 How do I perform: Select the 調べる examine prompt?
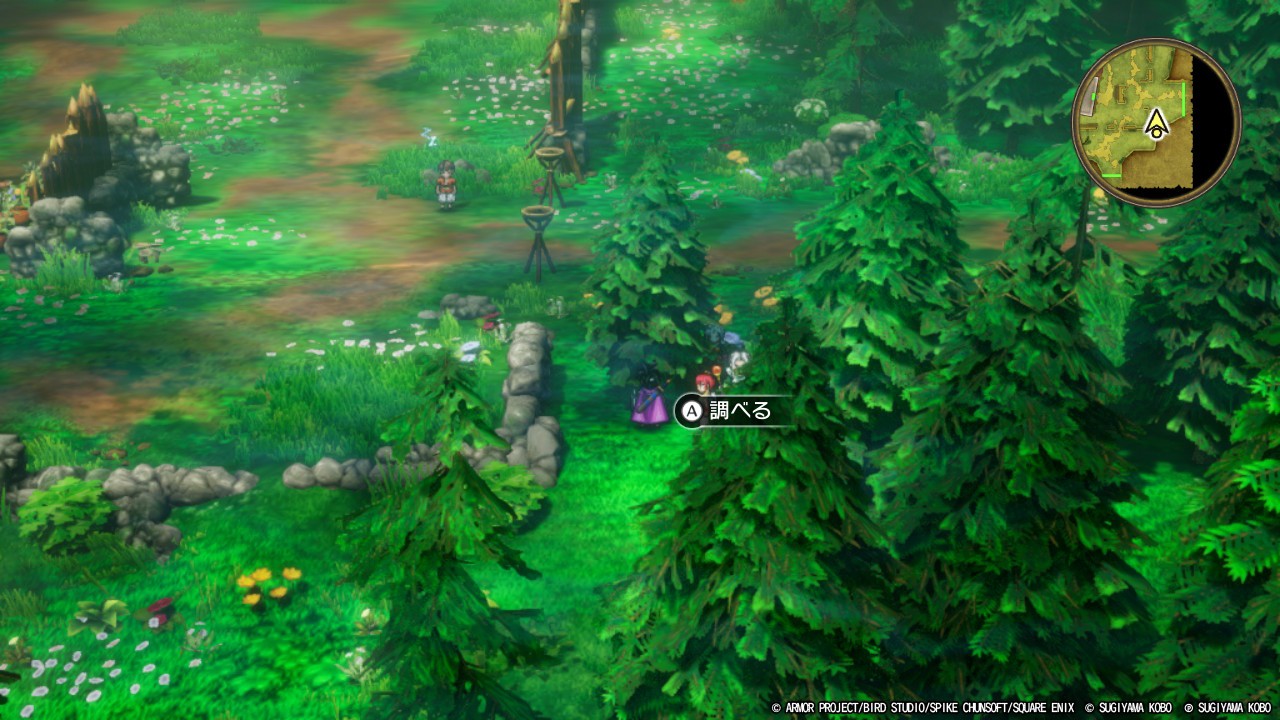click(x=733, y=410)
